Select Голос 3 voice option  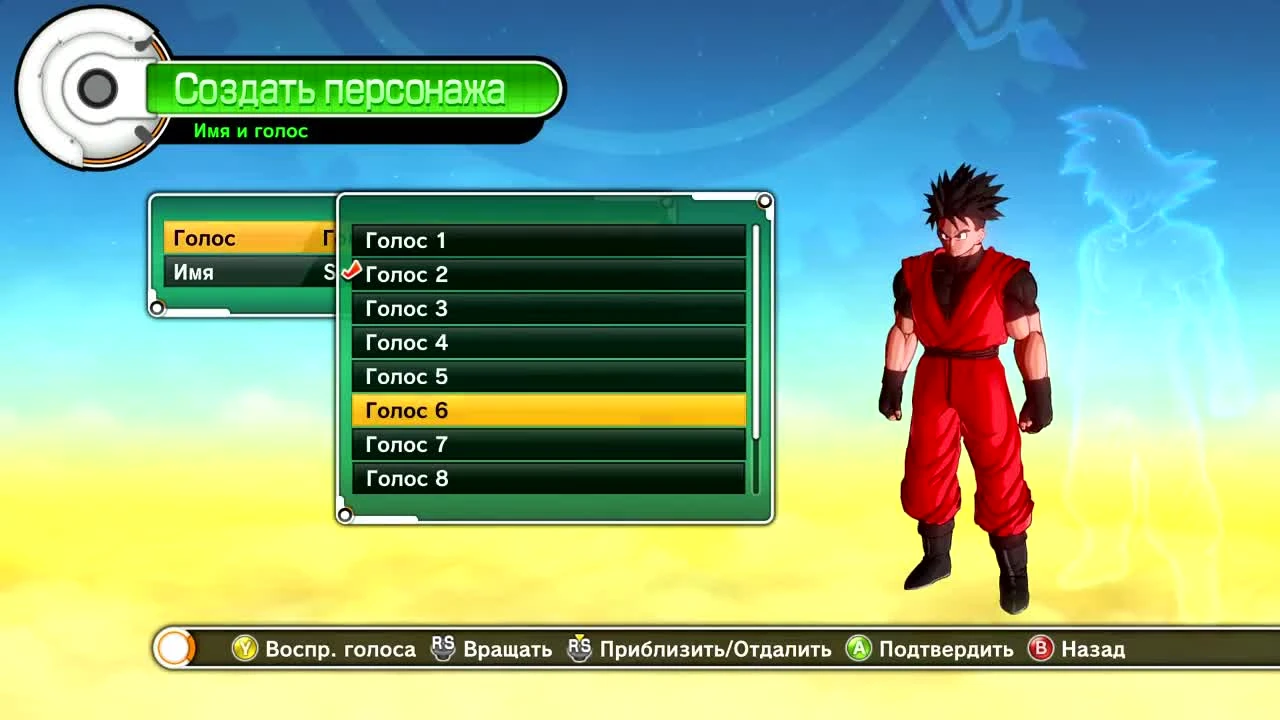[548, 308]
